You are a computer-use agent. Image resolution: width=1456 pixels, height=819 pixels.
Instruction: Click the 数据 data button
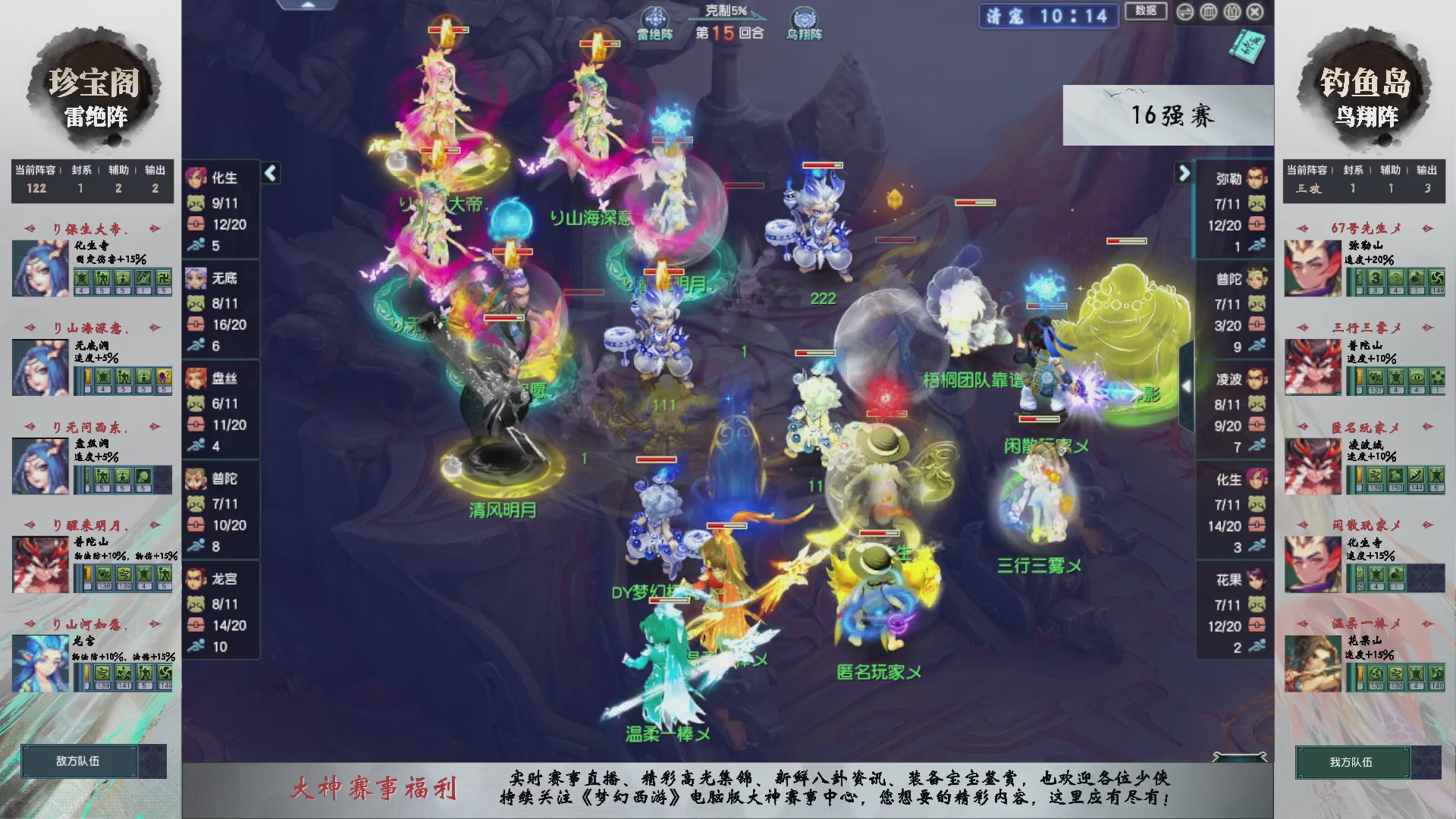click(x=1145, y=12)
